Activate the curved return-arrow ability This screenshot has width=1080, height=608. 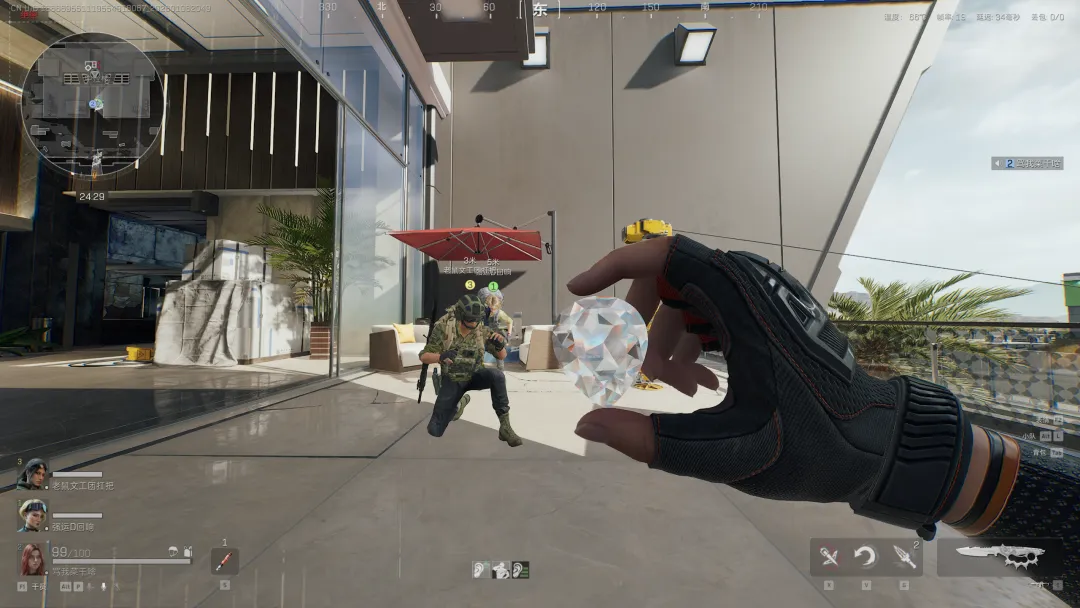(866, 557)
